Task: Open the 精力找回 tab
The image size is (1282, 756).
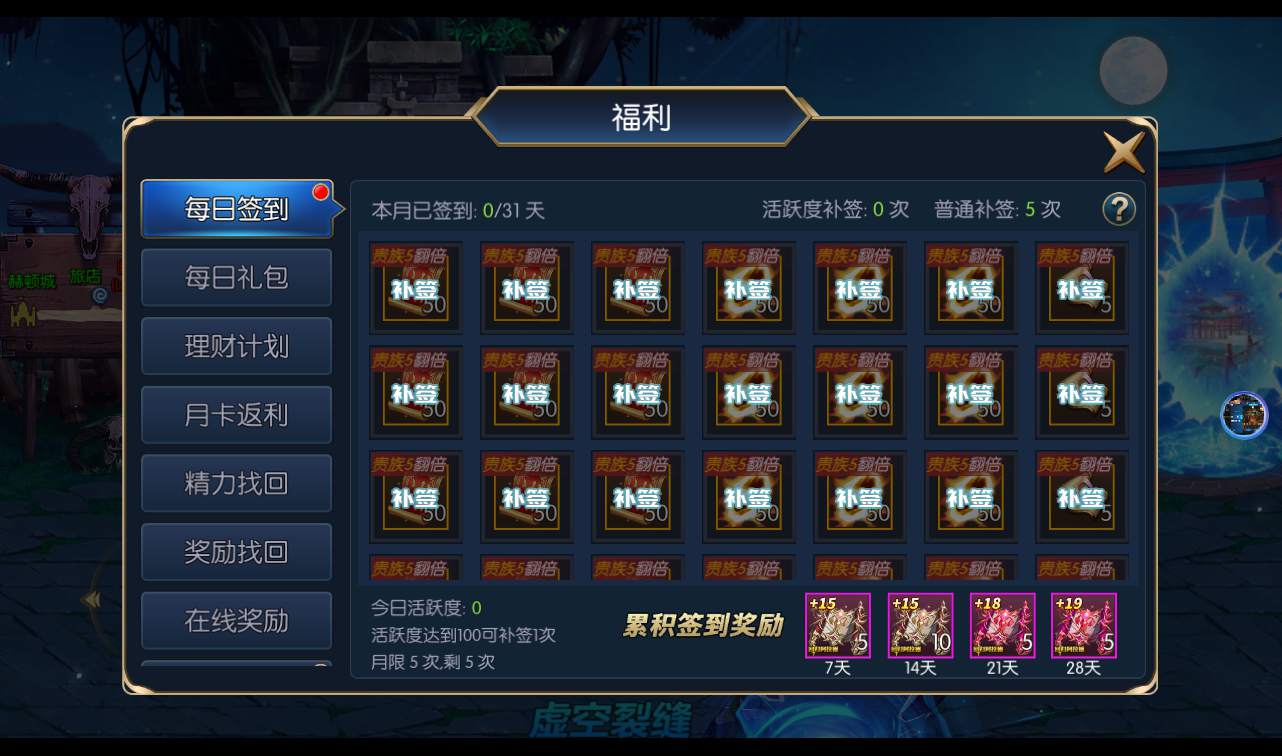Action: tap(237, 483)
